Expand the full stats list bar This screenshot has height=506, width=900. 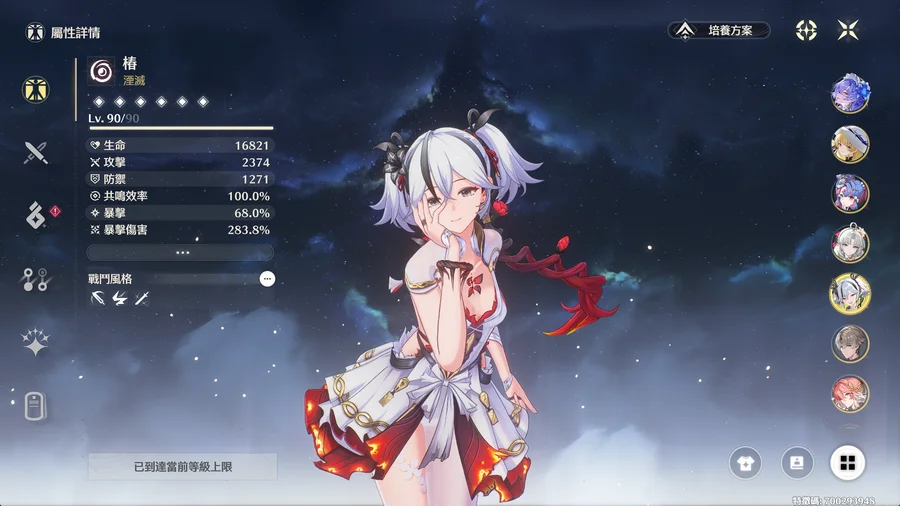[x=180, y=253]
